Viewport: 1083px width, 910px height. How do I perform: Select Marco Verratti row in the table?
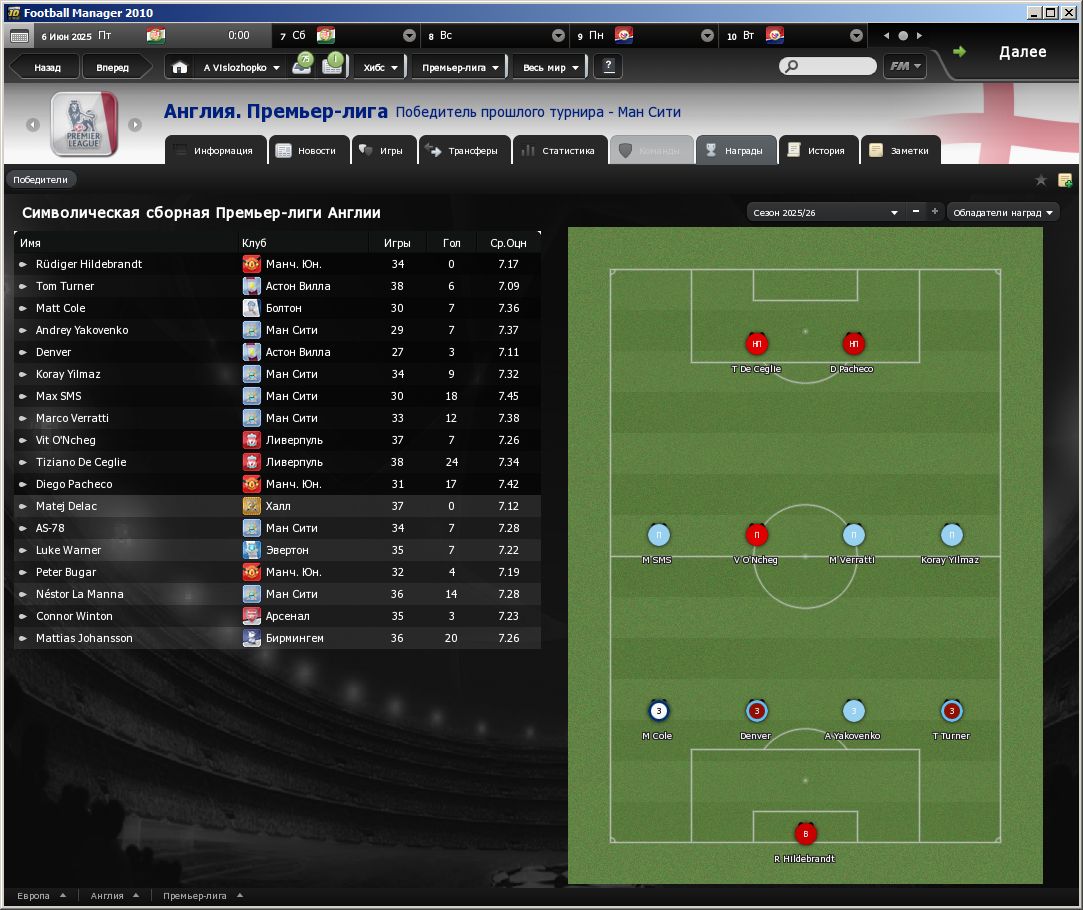click(72, 418)
